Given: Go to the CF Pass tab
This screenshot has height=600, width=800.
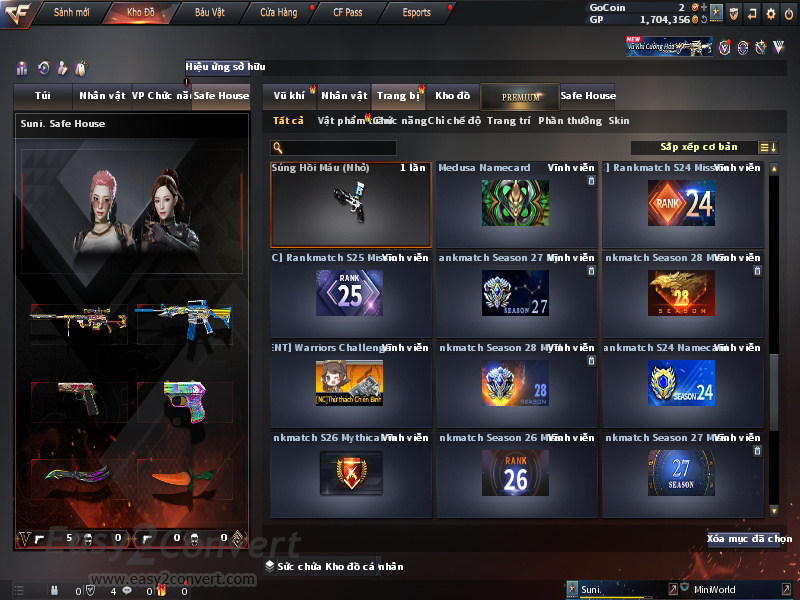Looking at the screenshot, I should tap(347, 13).
